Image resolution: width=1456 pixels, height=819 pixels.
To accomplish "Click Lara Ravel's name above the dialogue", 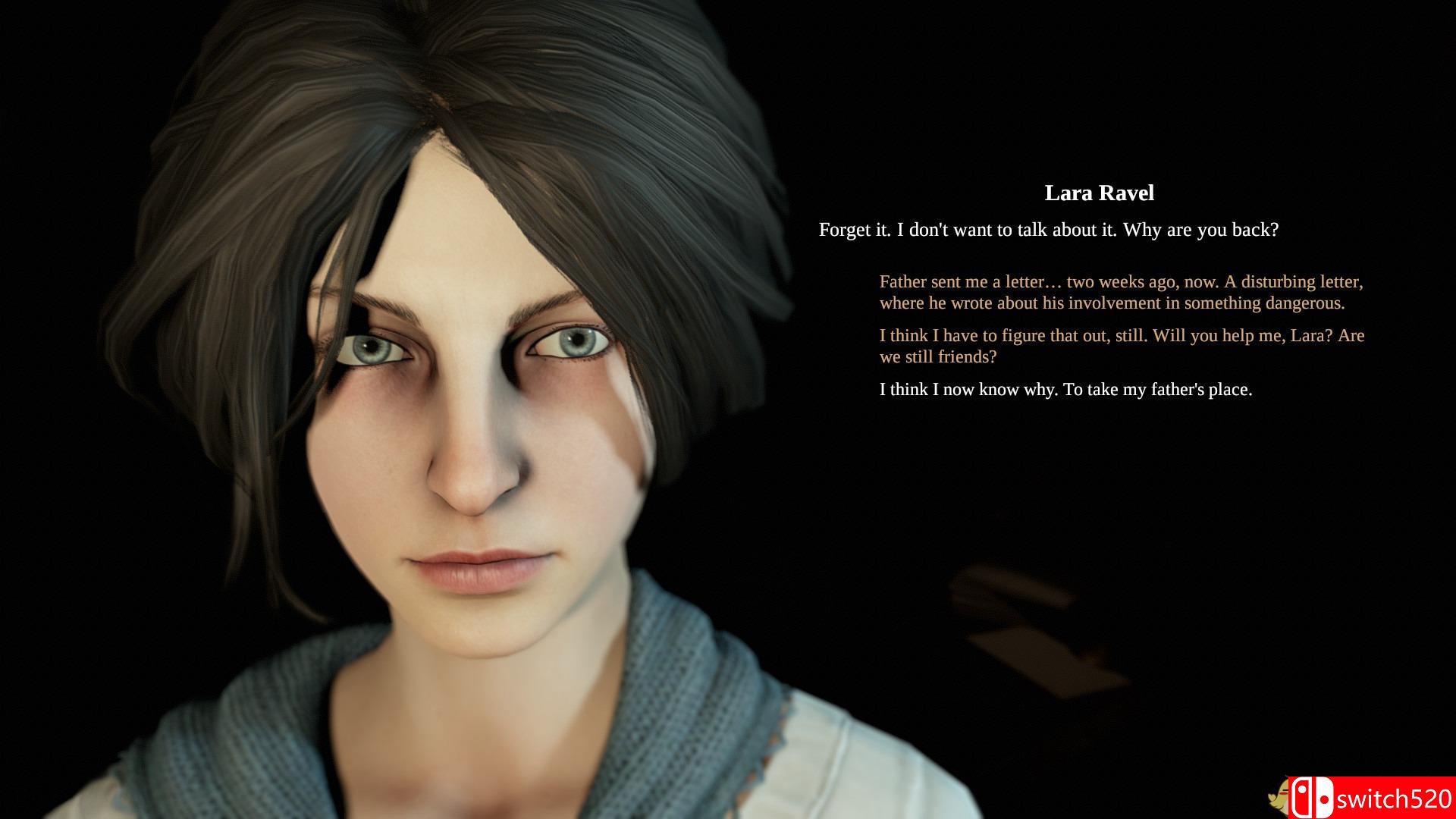I will coord(1098,193).
